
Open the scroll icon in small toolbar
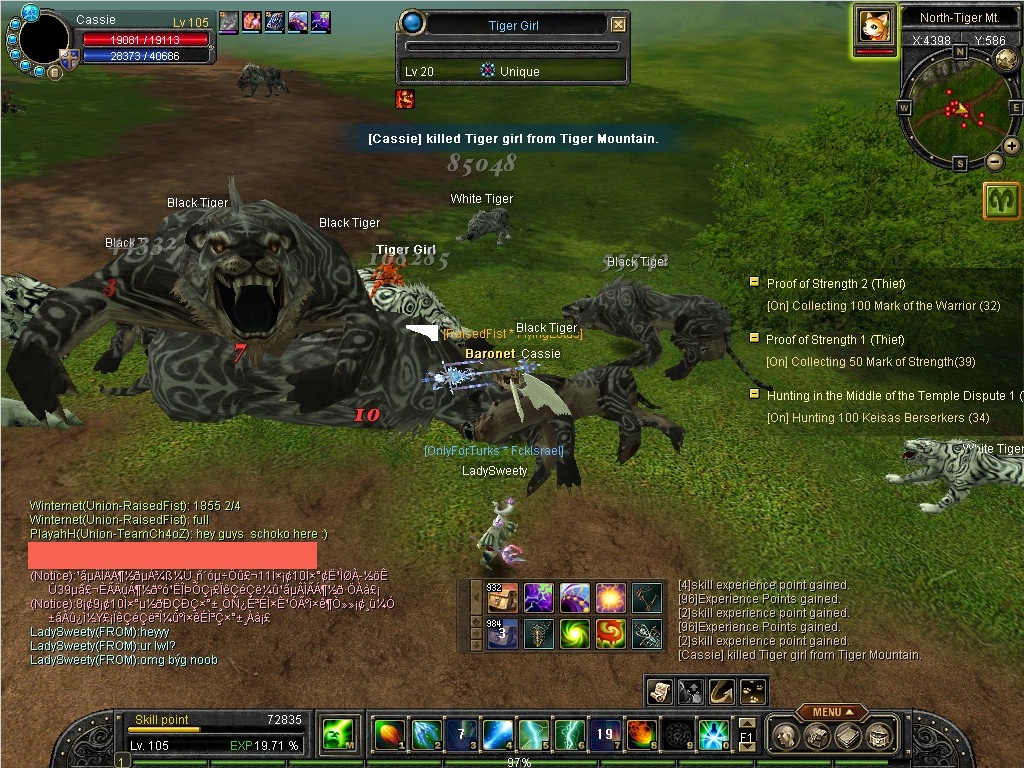tap(661, 690)
